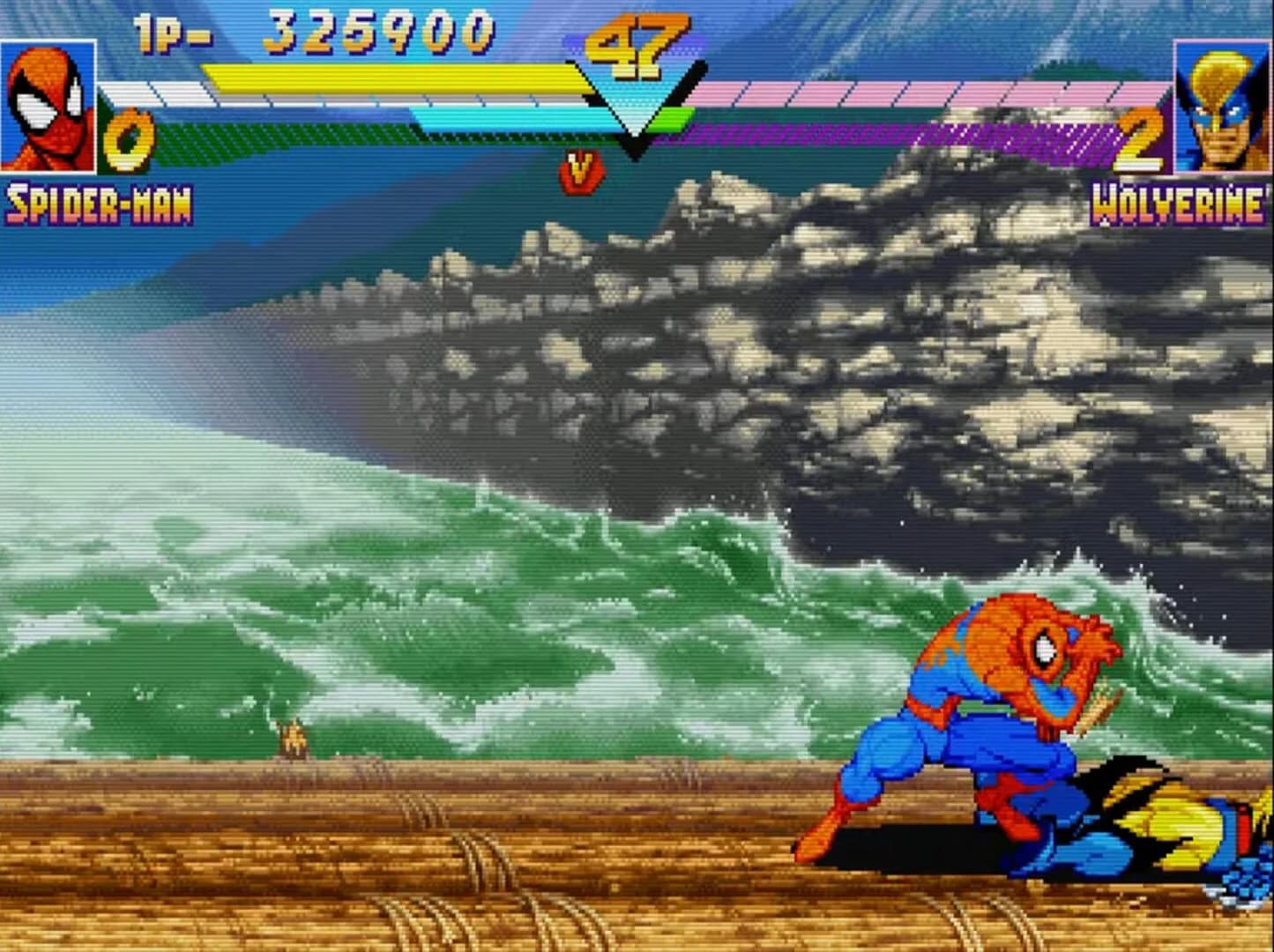This screenshot has width=1274, height=952.
Task: Select the WOLVERINE name label
Action: click(1177, 204)
